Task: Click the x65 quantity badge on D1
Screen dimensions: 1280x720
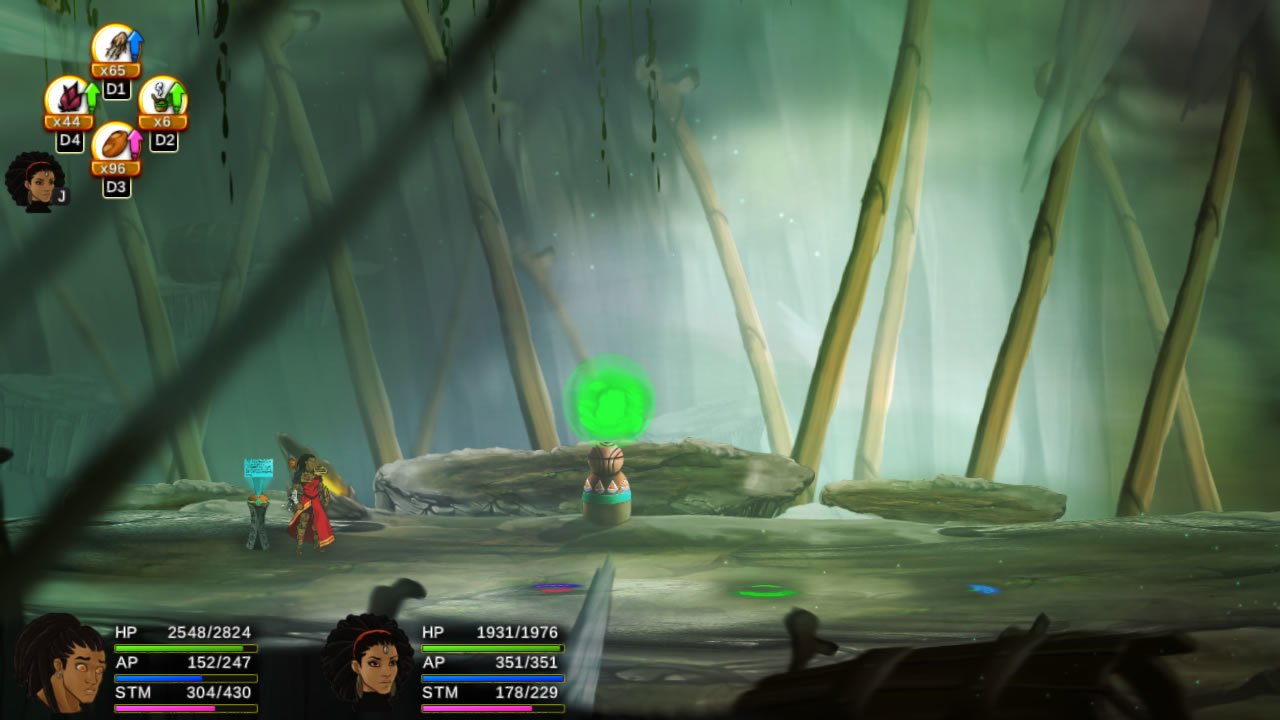Action: click(x=113, y=71)
